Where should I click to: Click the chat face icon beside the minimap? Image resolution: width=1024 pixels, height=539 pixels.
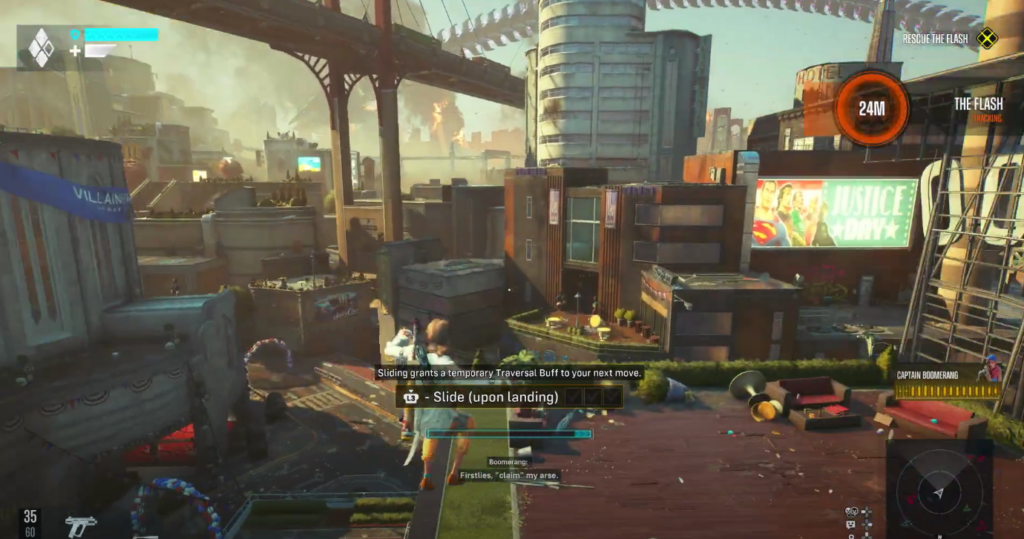point(851,525)
